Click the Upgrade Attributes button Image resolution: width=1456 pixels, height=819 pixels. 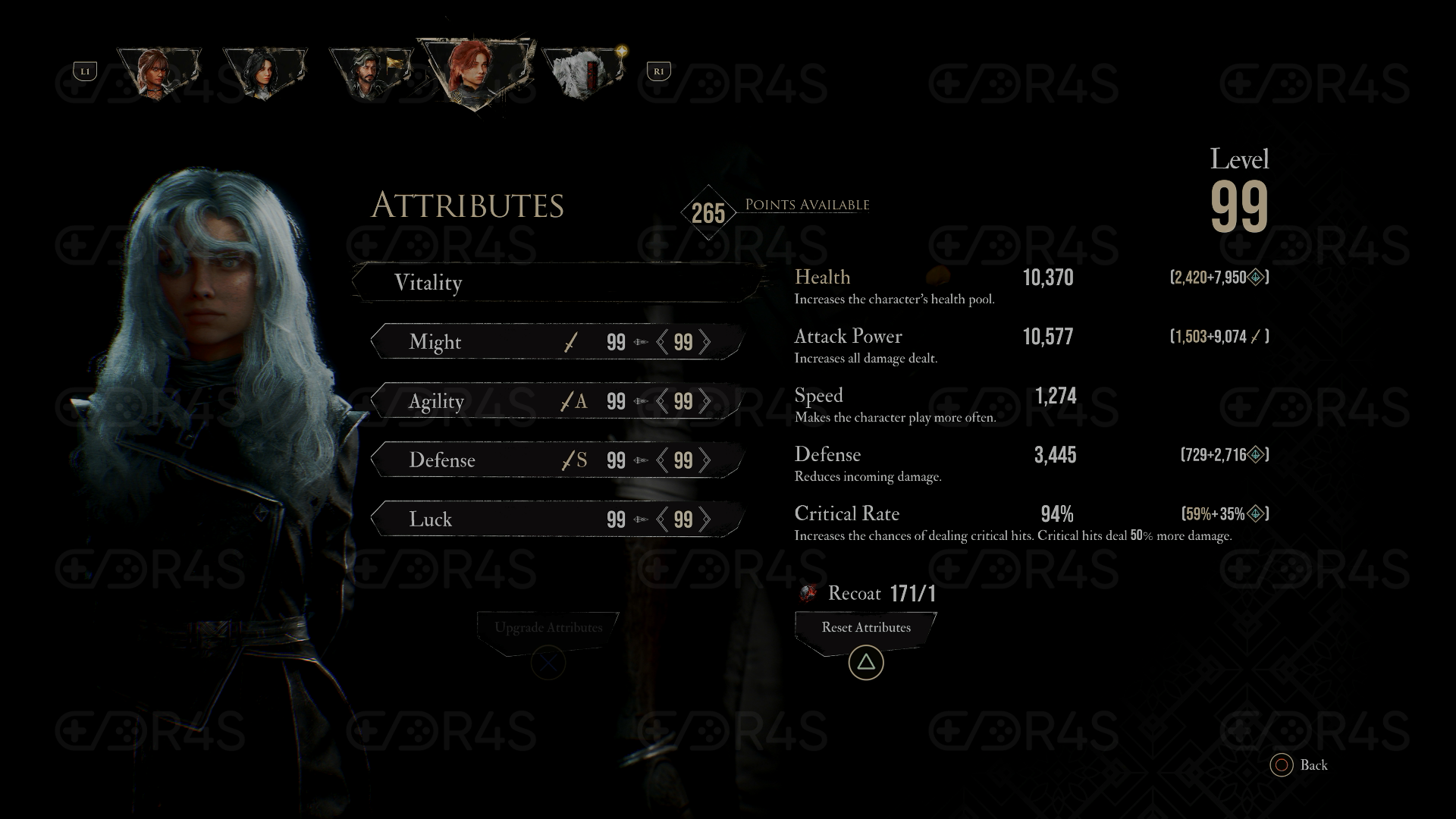point(548,628)
